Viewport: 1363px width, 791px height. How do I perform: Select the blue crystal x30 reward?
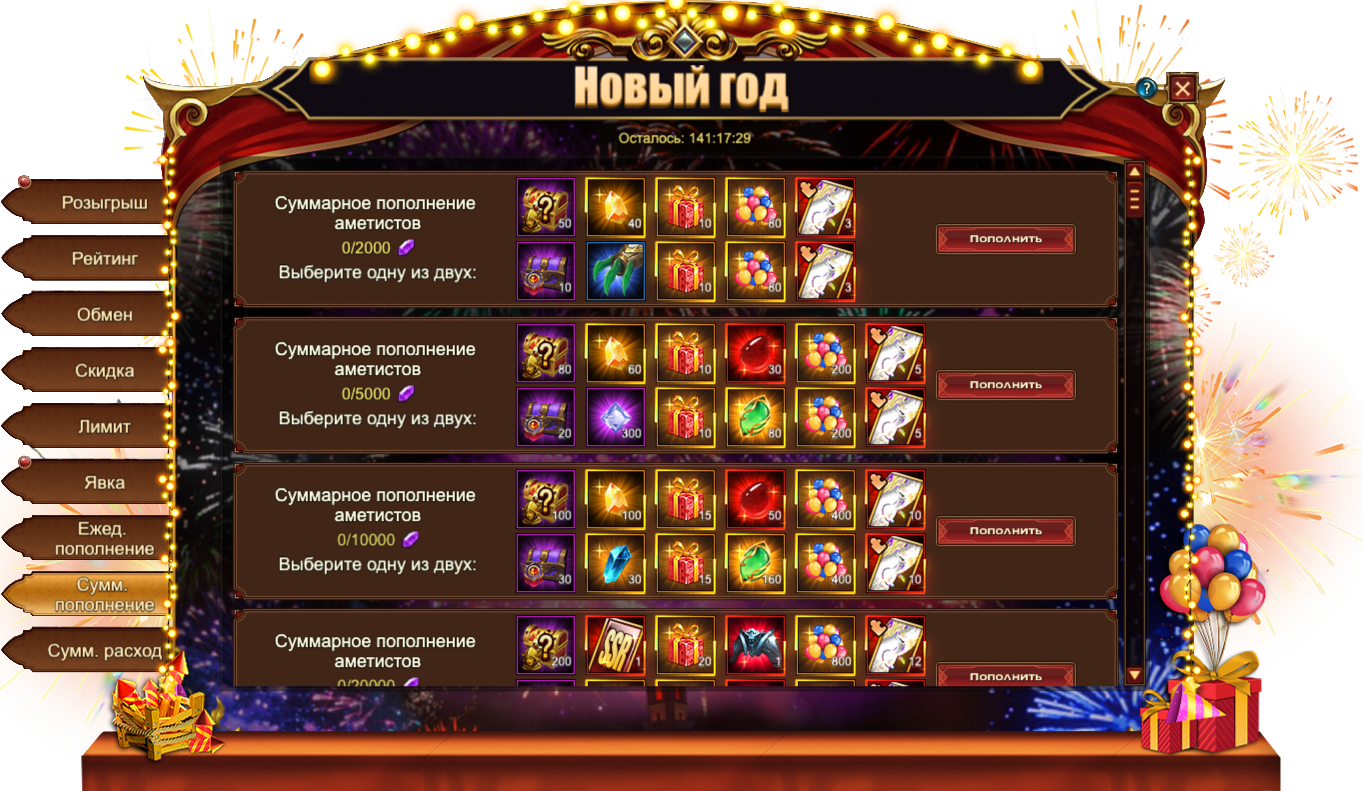615,563
